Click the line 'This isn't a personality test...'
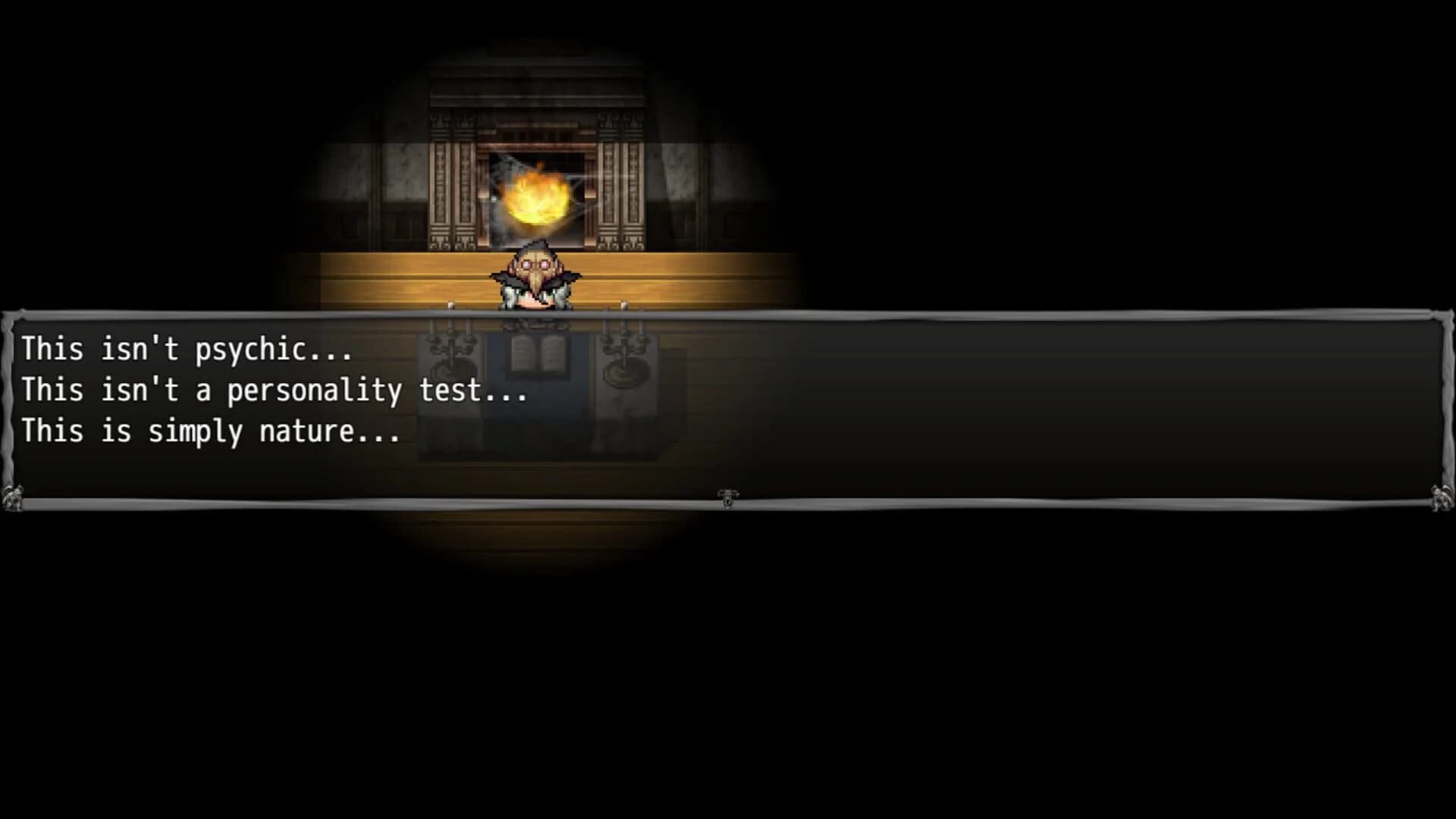Screen dimensions: 1456x819 click(275, 391)
